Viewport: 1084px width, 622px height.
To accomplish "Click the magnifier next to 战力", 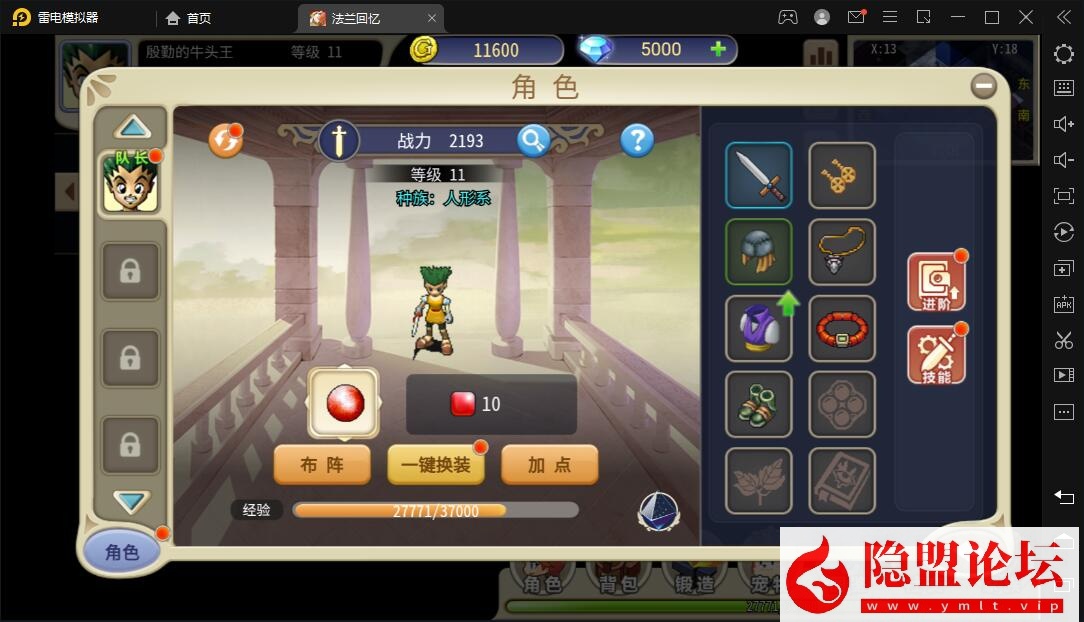I will [x=534, y=141].
